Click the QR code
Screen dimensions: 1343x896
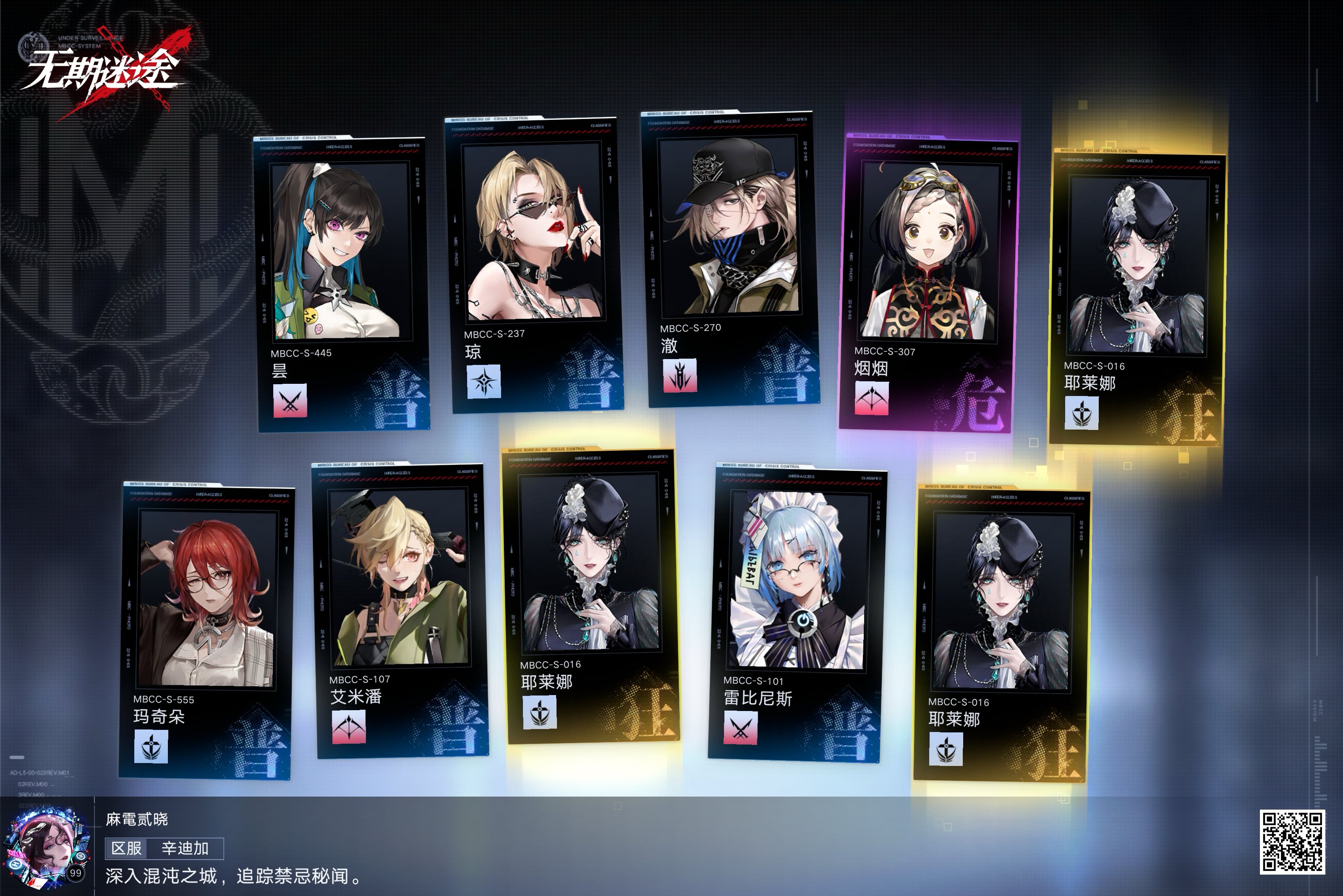click(x=1291, y=842)
